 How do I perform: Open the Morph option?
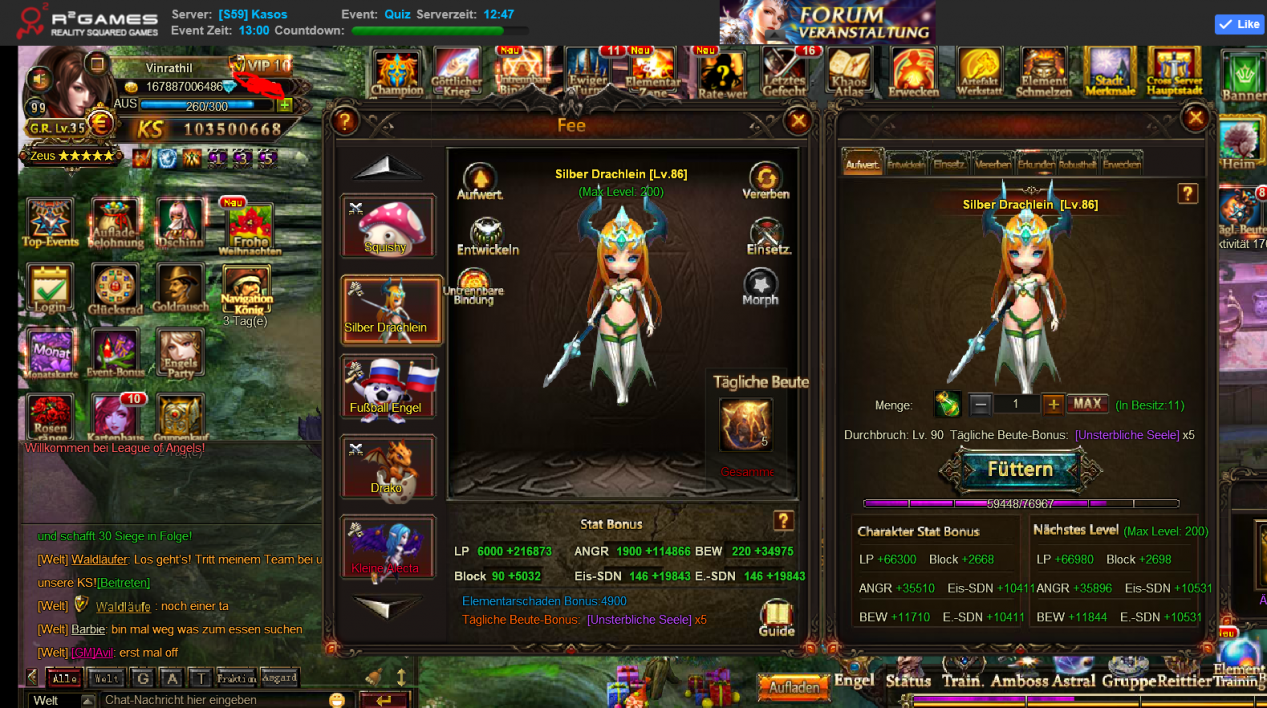click(x=760, y=288)
